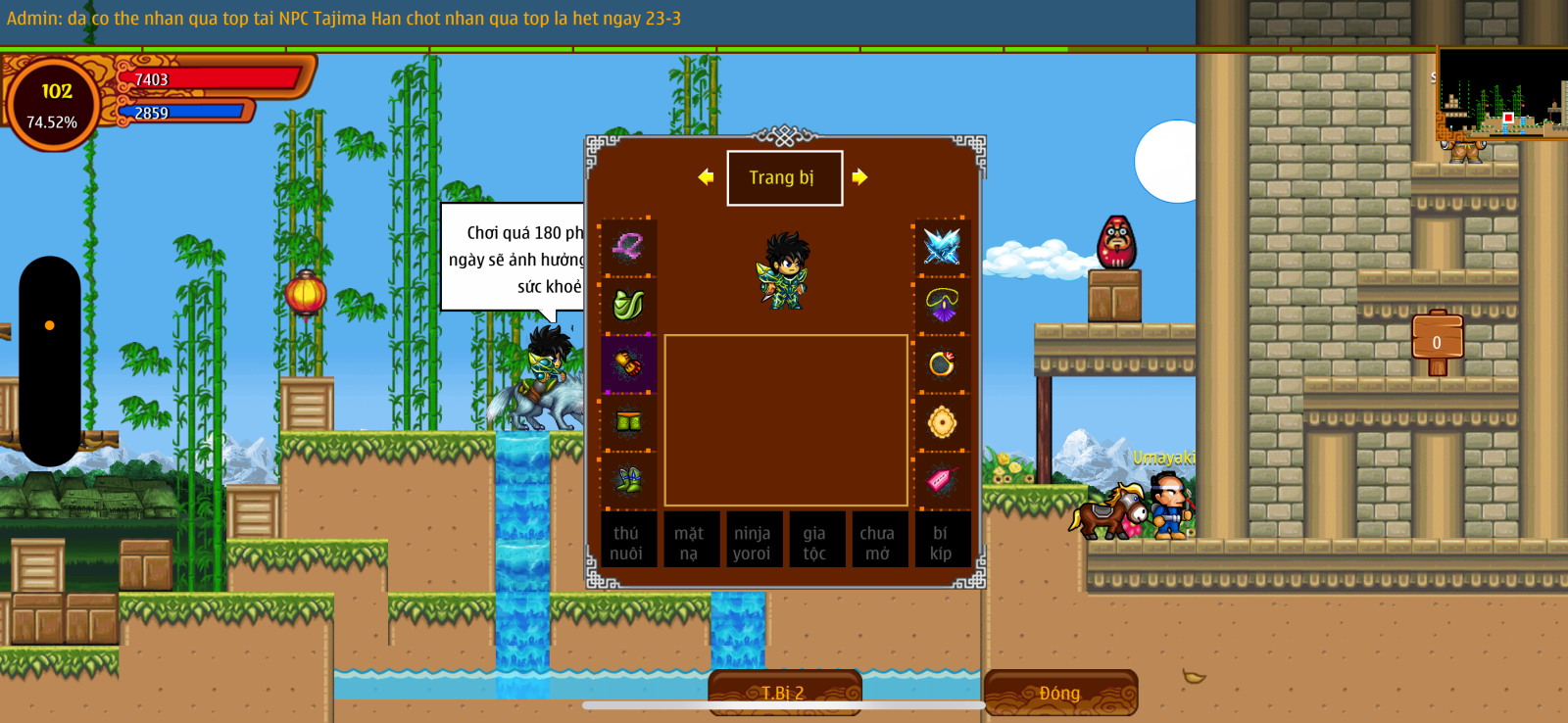Open the thú nuôi pet slot

click(627, 542)
